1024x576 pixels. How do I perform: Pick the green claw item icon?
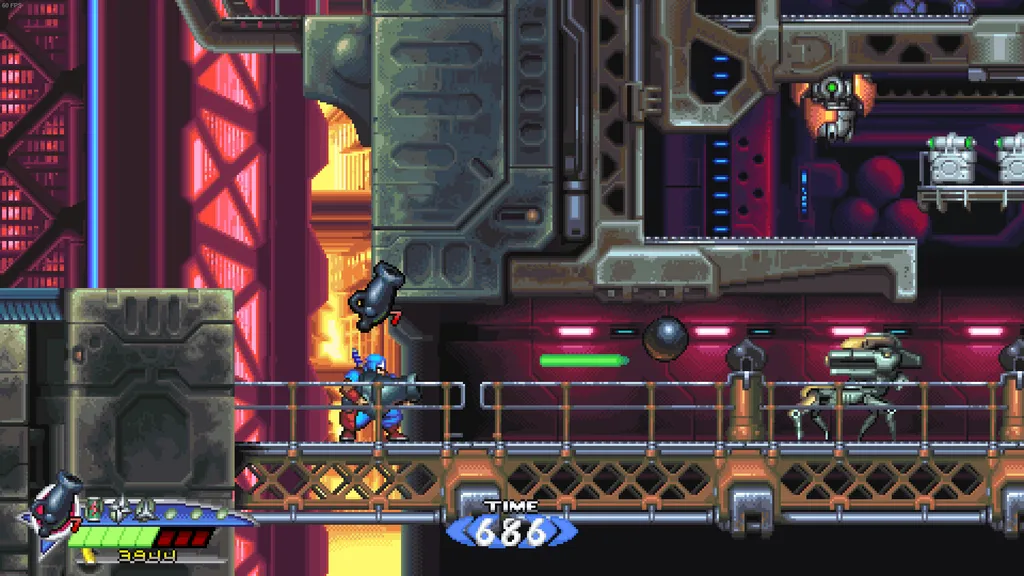point(145,509)
